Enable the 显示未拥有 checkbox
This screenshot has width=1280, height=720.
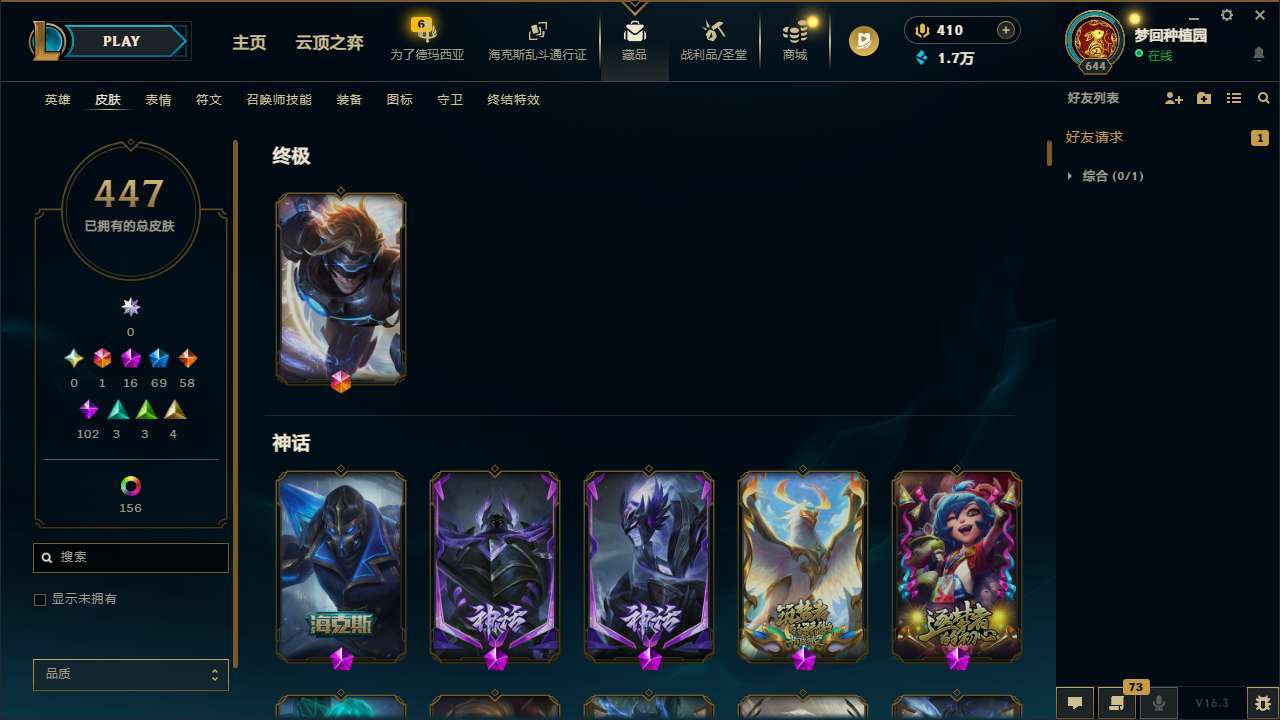point(40,599)
